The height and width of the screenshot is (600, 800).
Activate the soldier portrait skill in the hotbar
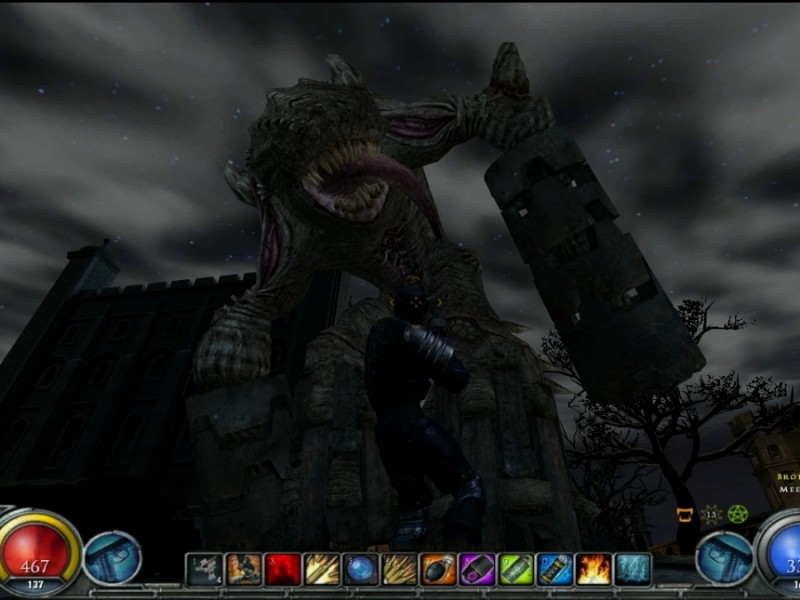[243, 569]
